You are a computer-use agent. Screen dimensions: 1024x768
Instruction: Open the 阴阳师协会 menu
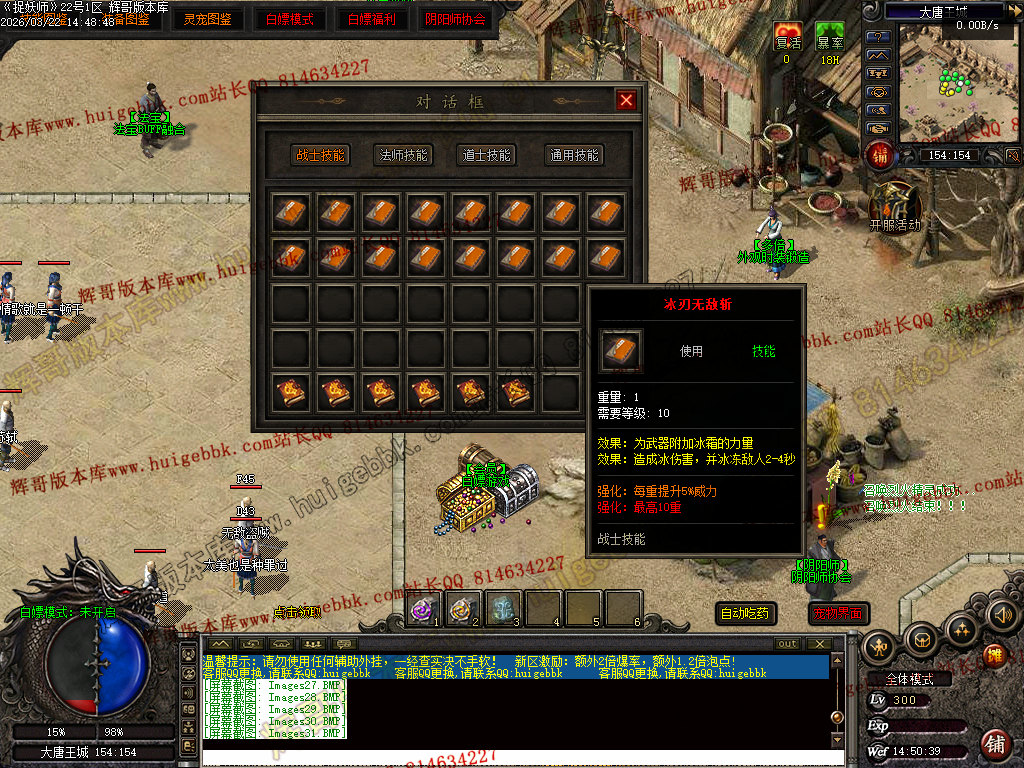455,18
